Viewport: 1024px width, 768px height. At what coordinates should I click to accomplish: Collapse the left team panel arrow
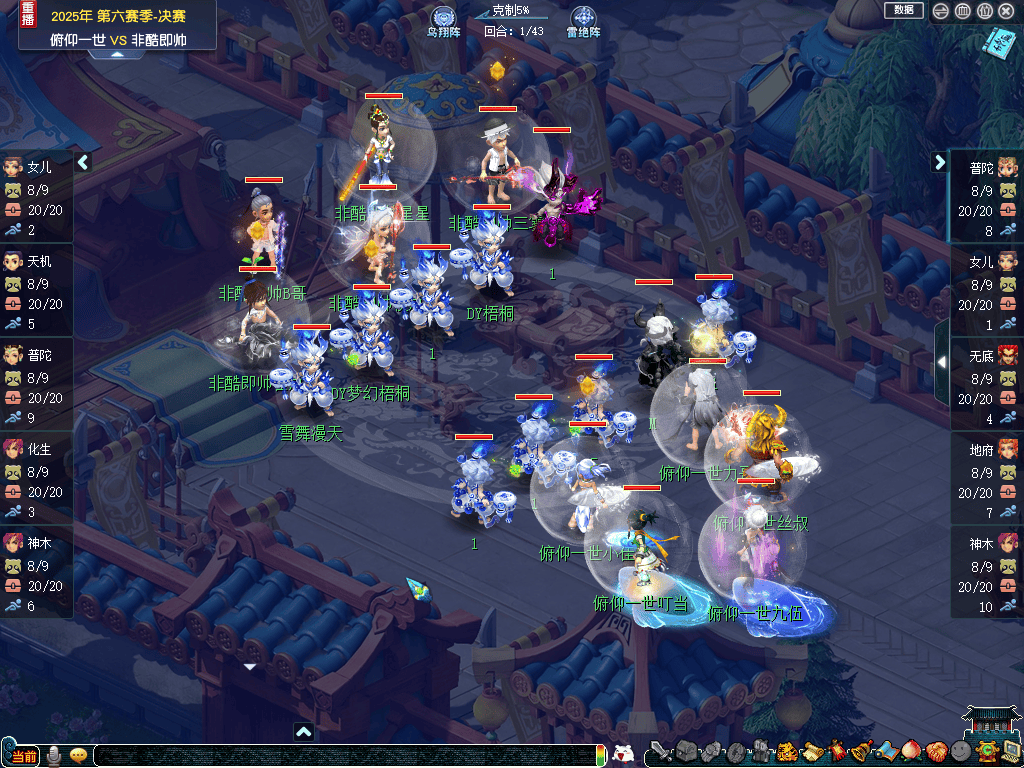(84, 162)
